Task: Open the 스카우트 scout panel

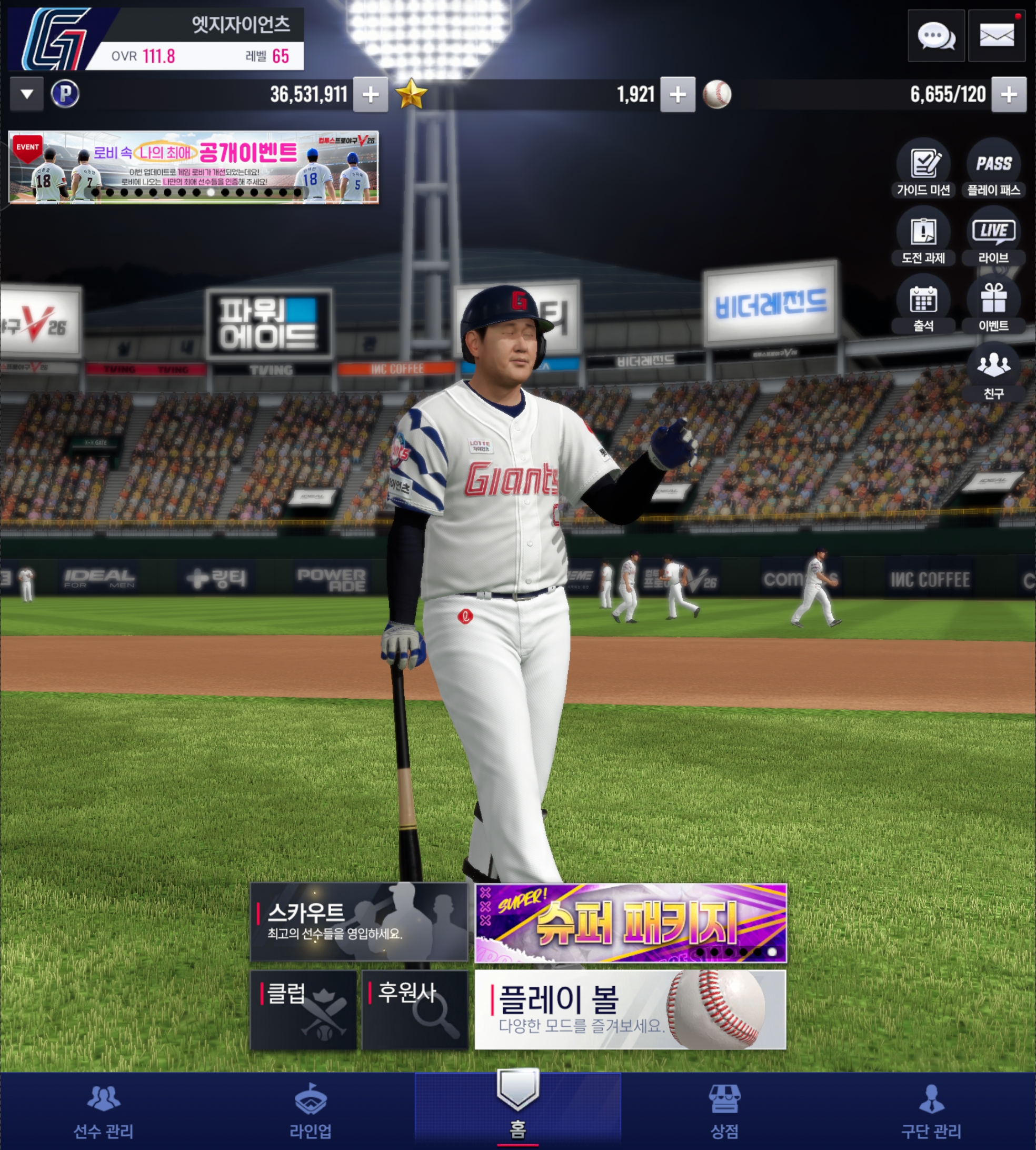Action: 358,921
